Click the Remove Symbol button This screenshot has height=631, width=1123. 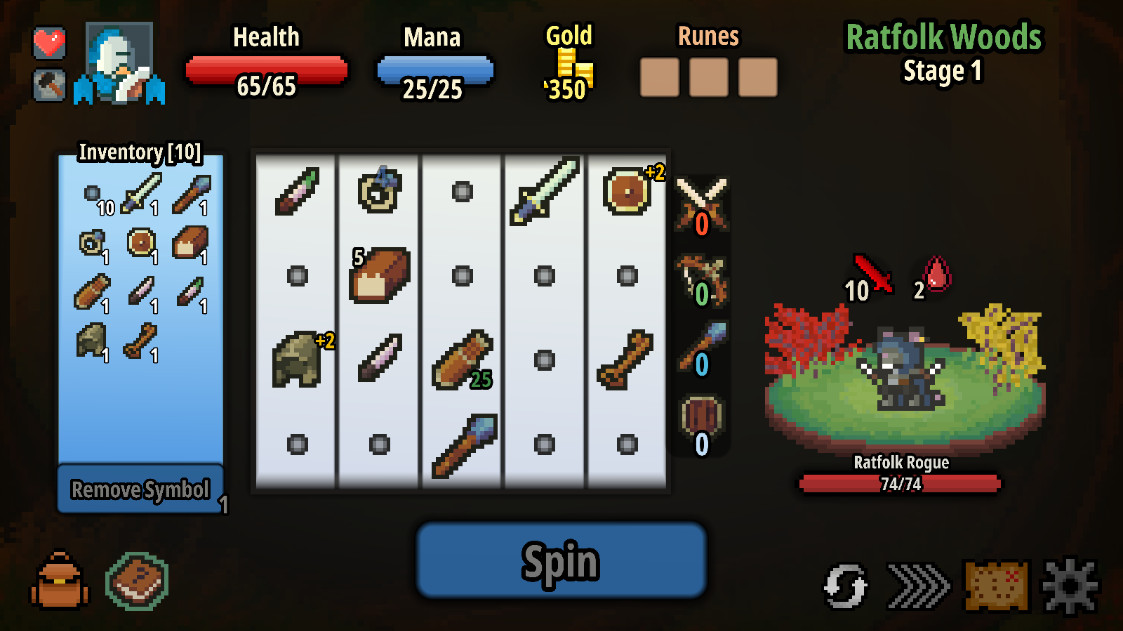point(140,489)
